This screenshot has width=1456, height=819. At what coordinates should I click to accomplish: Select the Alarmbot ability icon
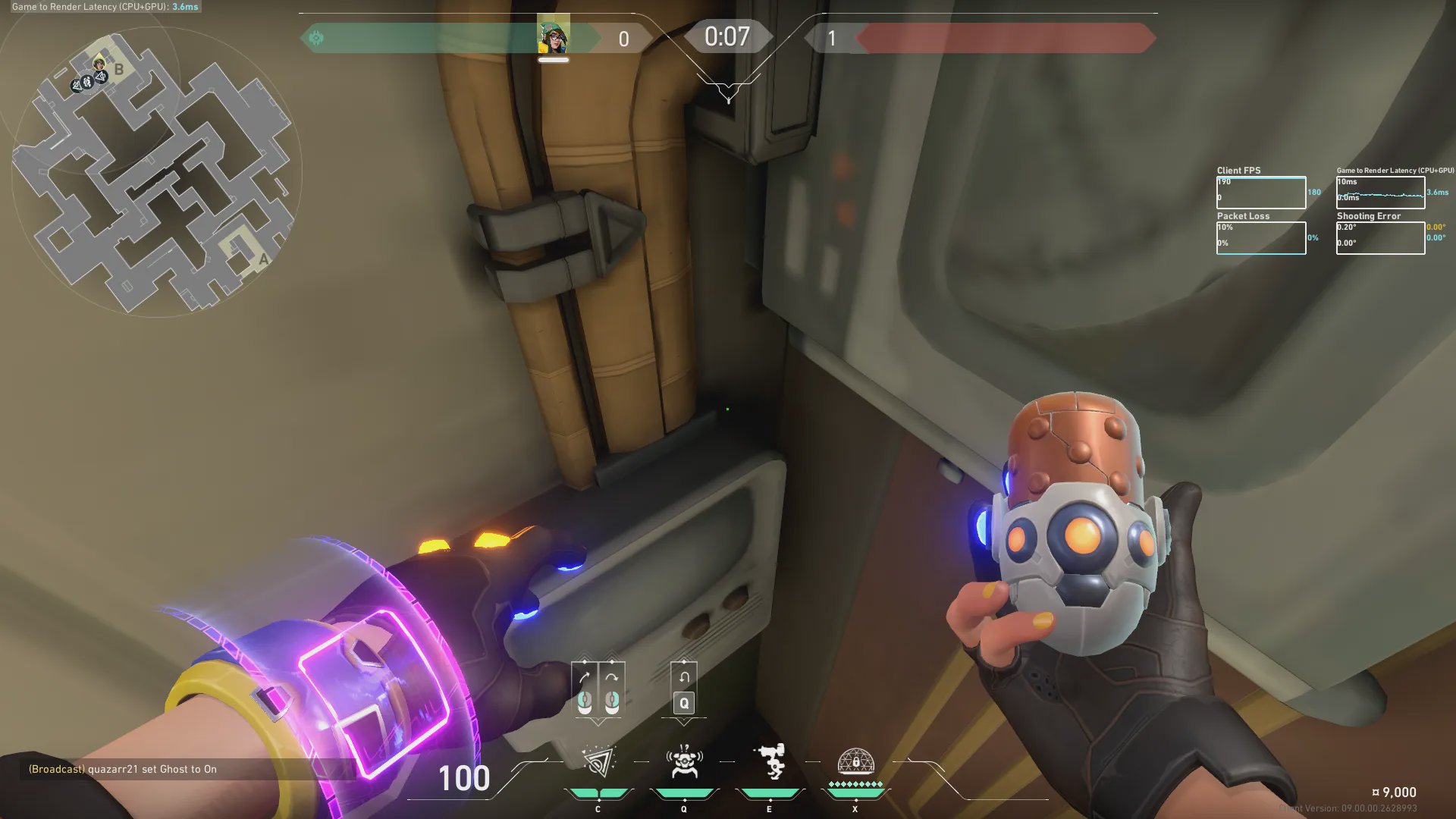click(x=684, y=762)
